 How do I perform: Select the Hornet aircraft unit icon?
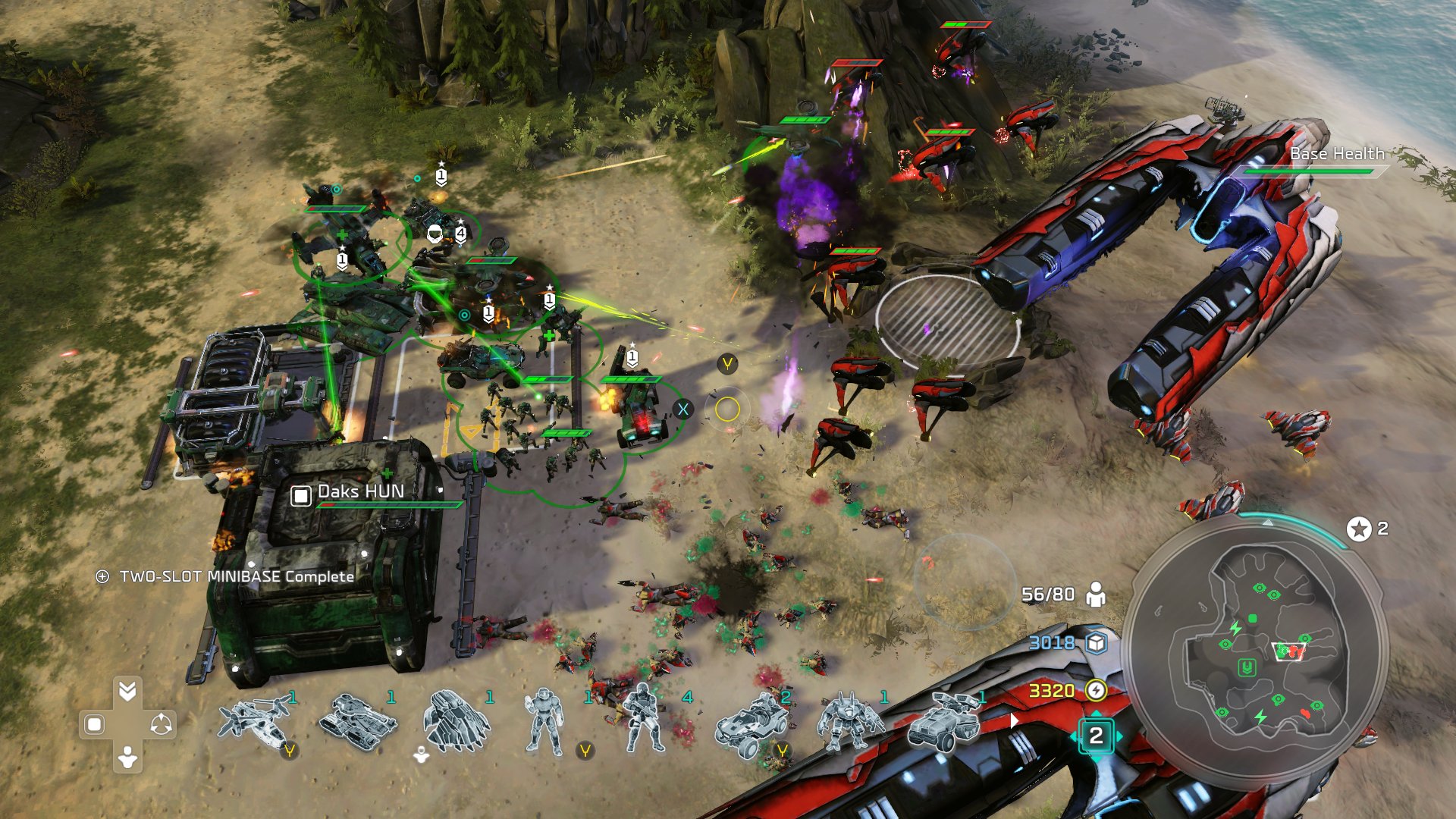coord(254,722)
